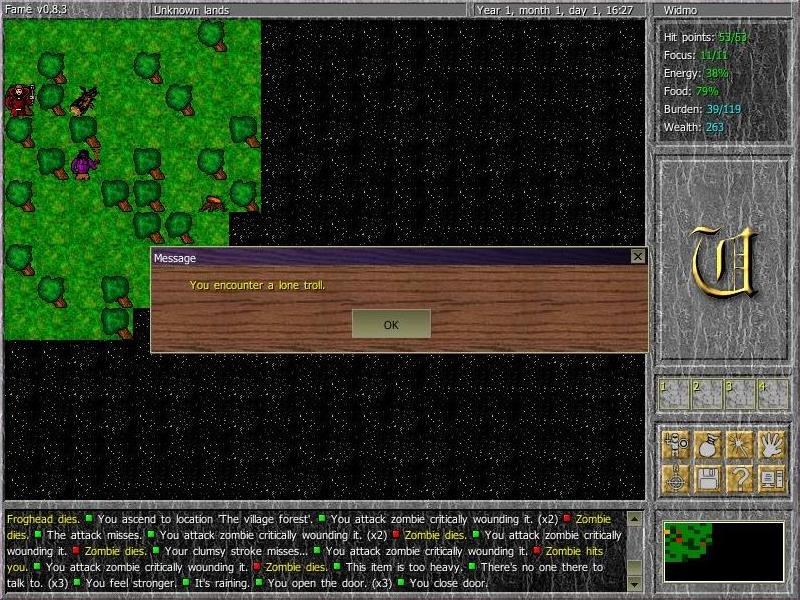Image resolution: width=800 pixels, height=600 pixels.
Task: Open the character equipment screen icon
Action: click(677, 445)
